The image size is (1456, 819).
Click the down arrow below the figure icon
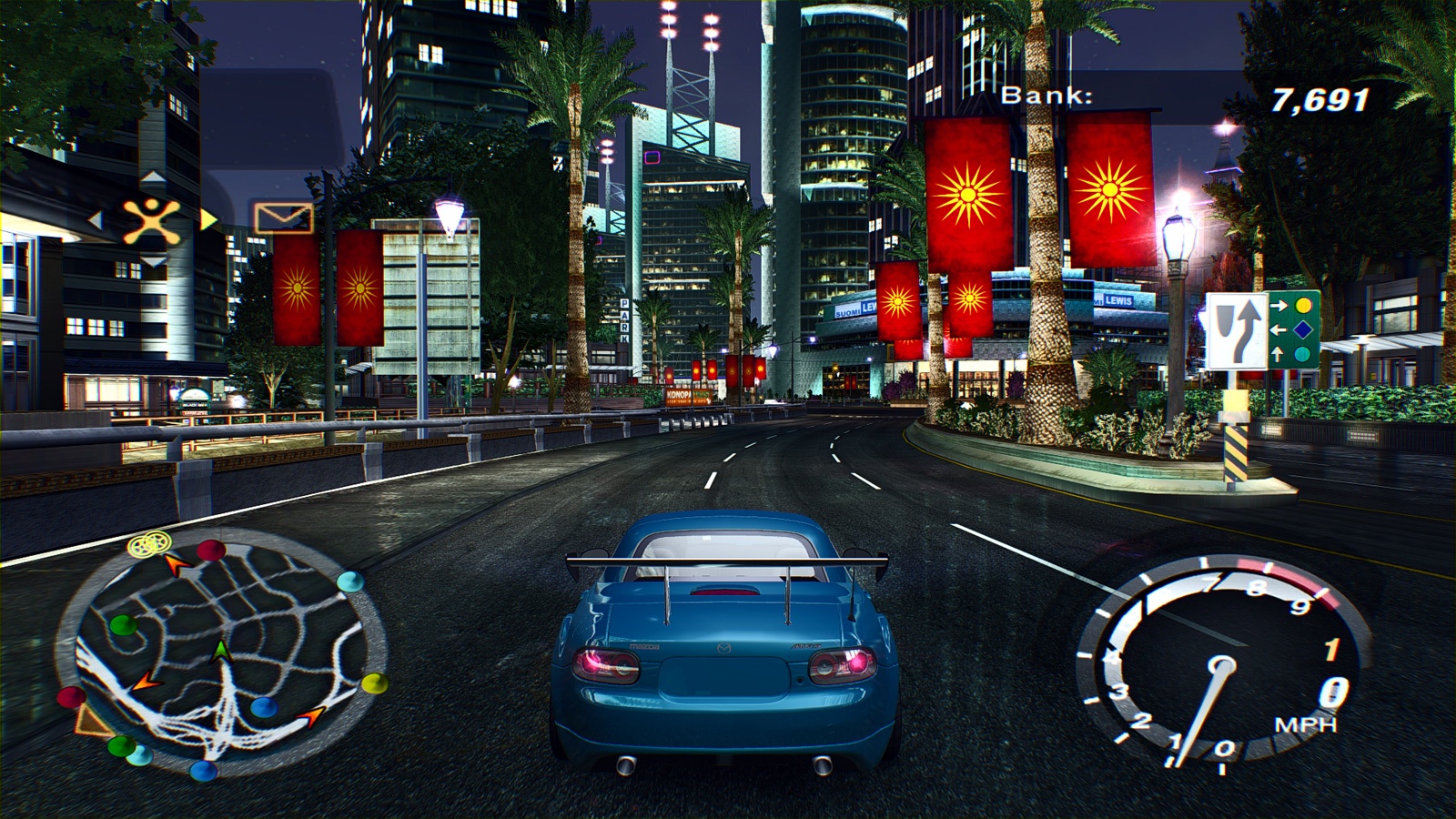point(152,263)
